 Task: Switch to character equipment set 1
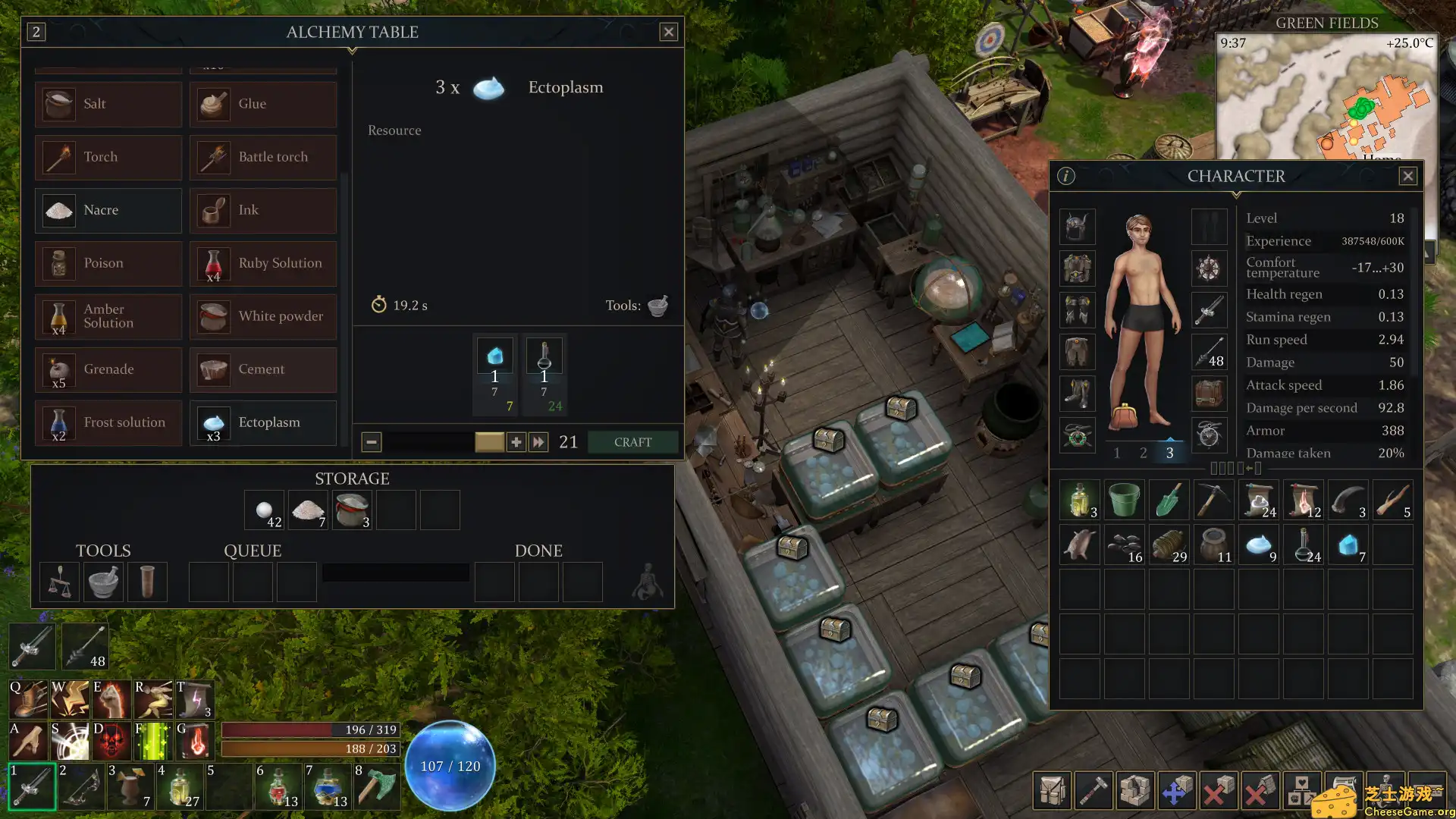tap(1116, 453)
